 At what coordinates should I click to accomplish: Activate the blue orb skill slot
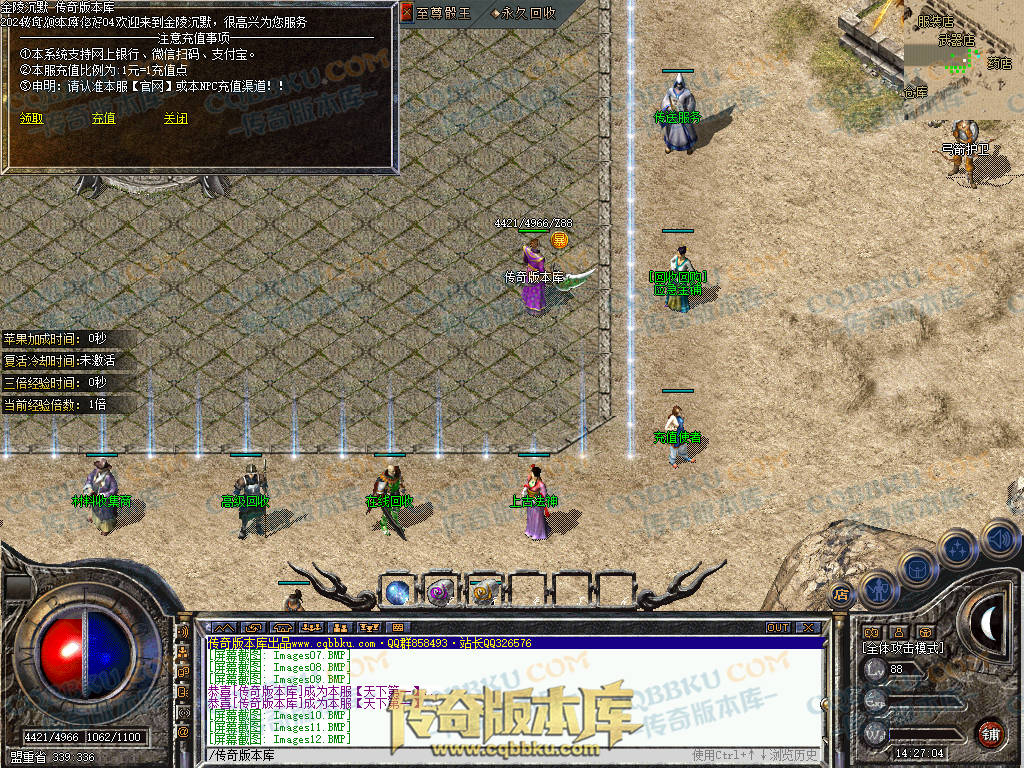click(x=397, y=592)
